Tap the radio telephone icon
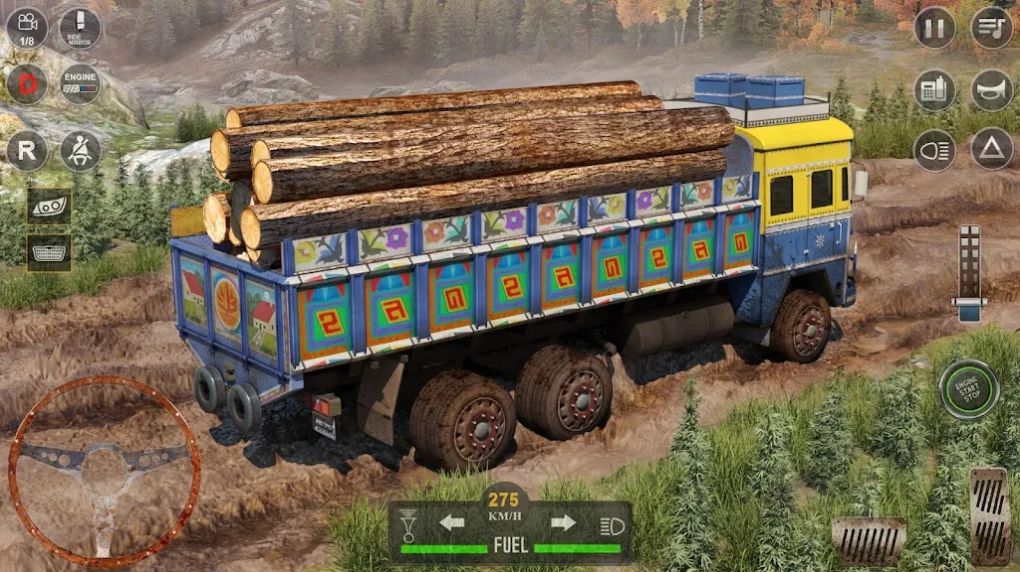This screenshot has width=1020, height=572. click(935, 91)
